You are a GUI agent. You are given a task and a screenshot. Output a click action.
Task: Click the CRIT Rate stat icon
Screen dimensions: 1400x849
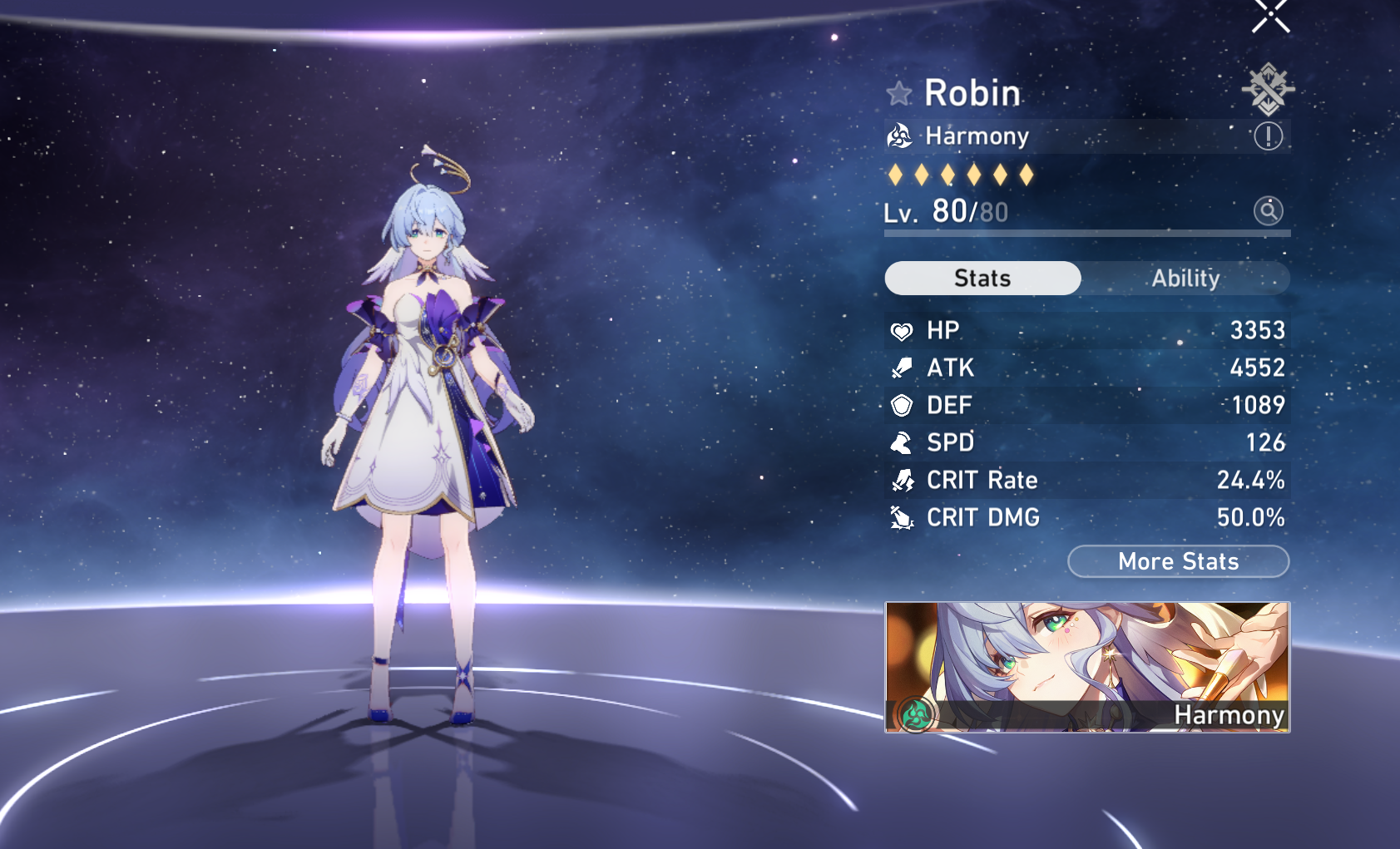pyautogui.click(x=902, y=480)
